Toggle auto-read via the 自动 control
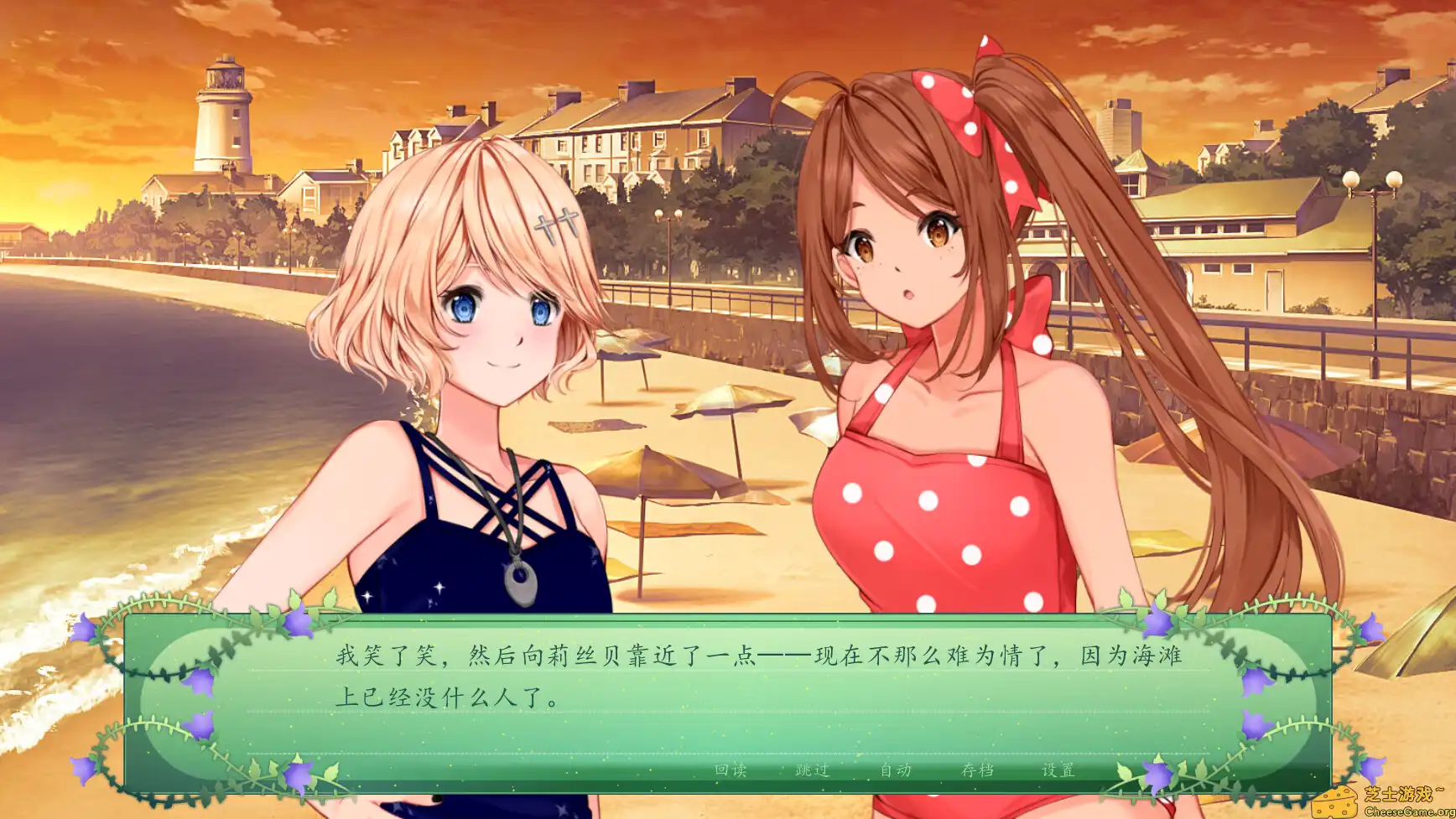1456x819 pixels. click(896, 769)
